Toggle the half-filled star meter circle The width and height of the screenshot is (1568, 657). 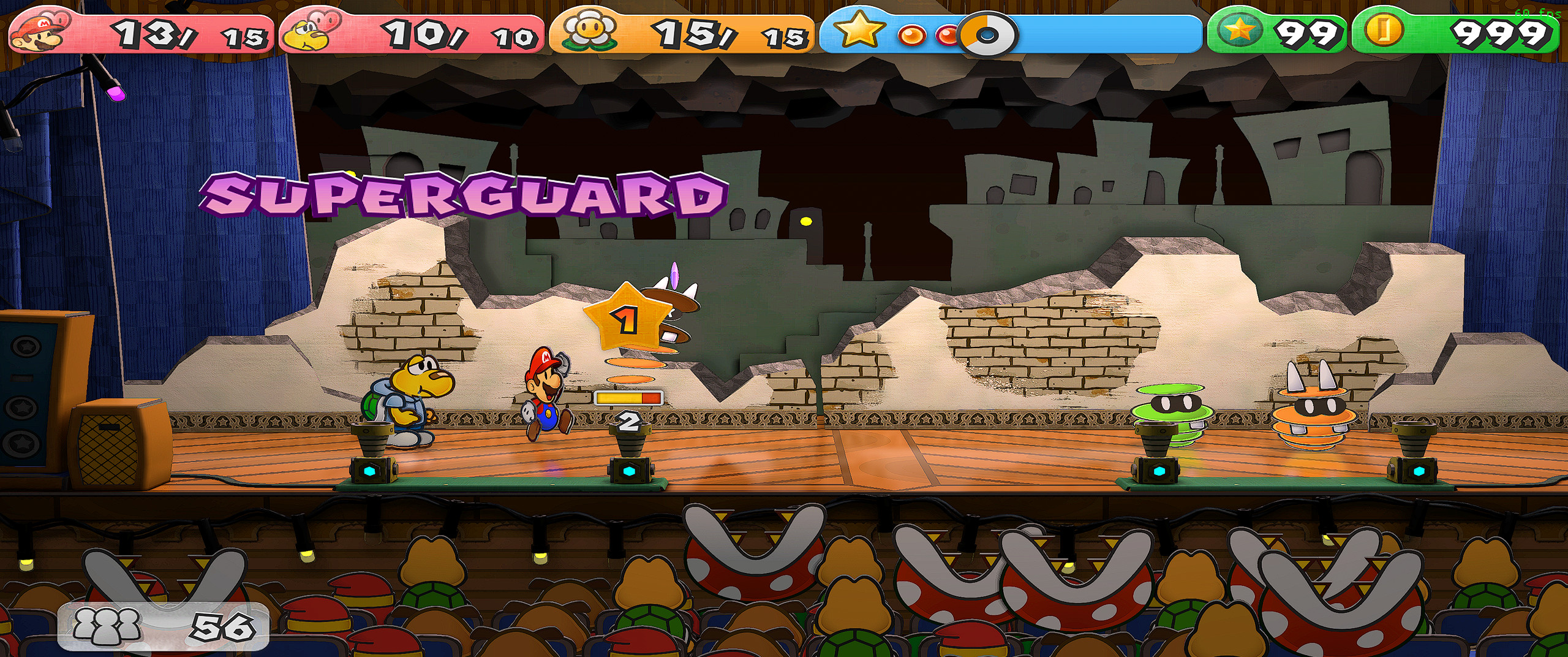tap(985, 34)
